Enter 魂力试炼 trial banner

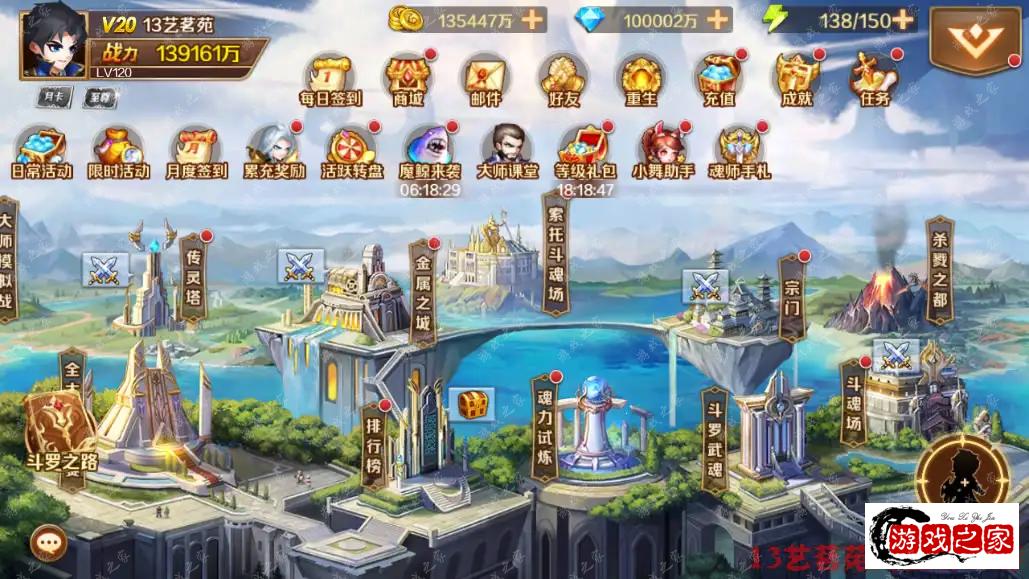tap(544, 428)
